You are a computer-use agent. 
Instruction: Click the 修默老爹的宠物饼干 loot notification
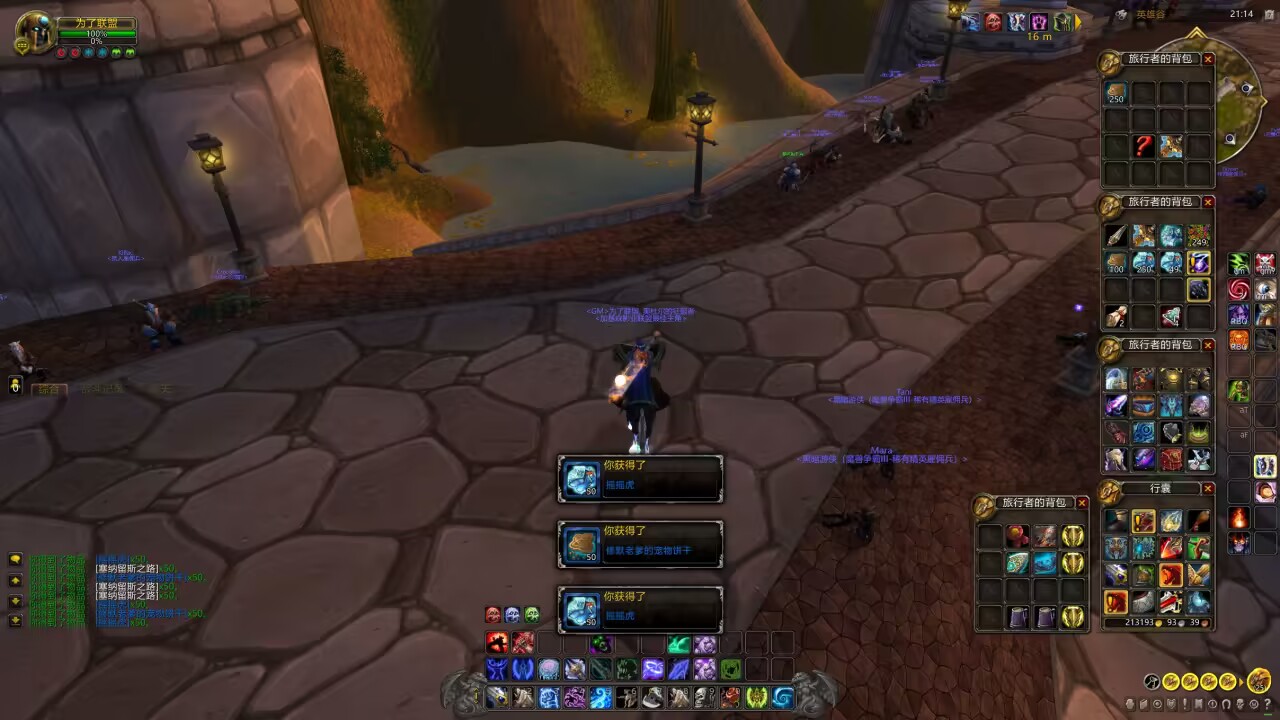tap(640, 545)
